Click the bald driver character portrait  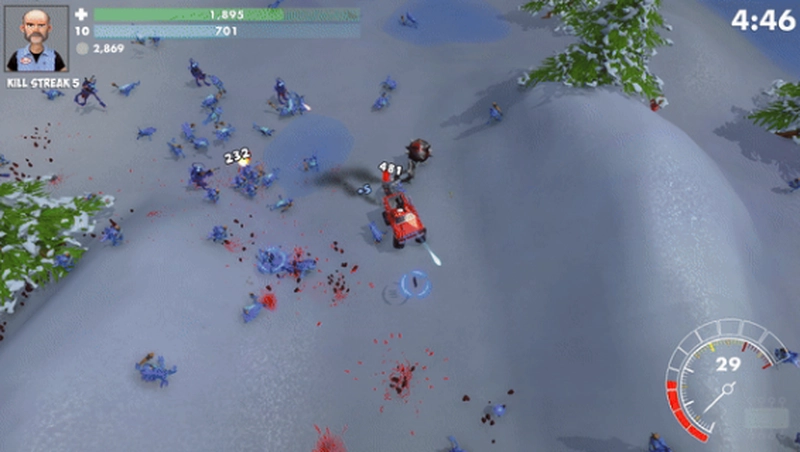tap(37, 37)
